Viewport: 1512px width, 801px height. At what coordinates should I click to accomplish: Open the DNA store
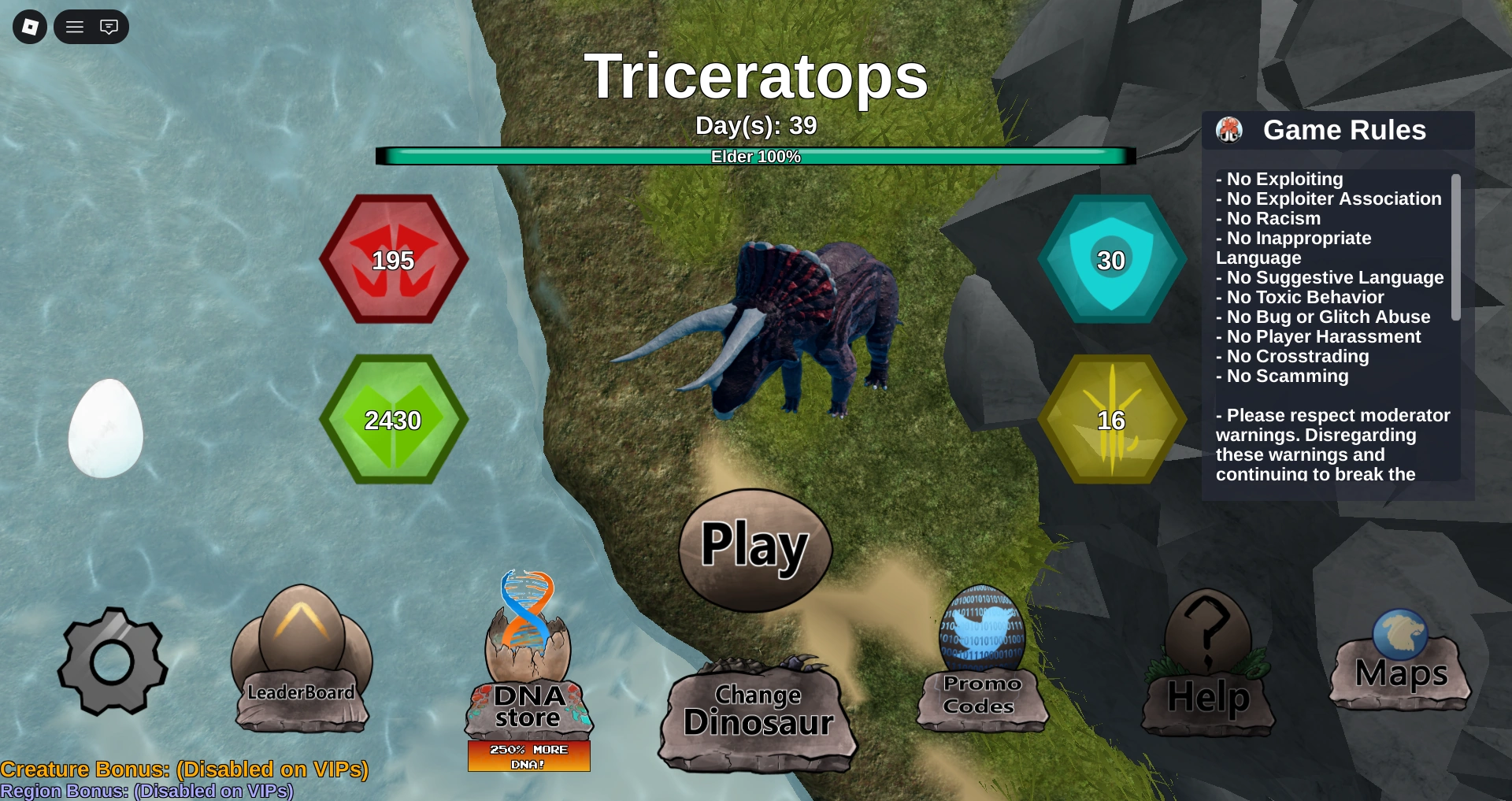coord(528,705)
